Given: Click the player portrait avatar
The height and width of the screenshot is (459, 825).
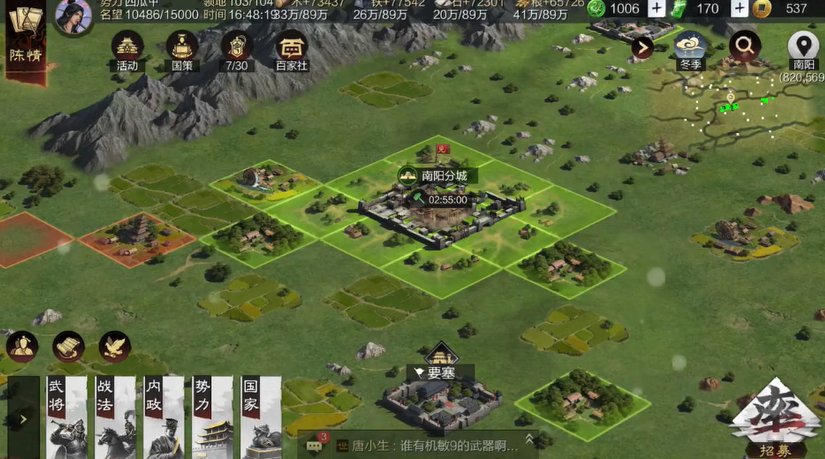Looking at the screenshot, I should 72,15.
